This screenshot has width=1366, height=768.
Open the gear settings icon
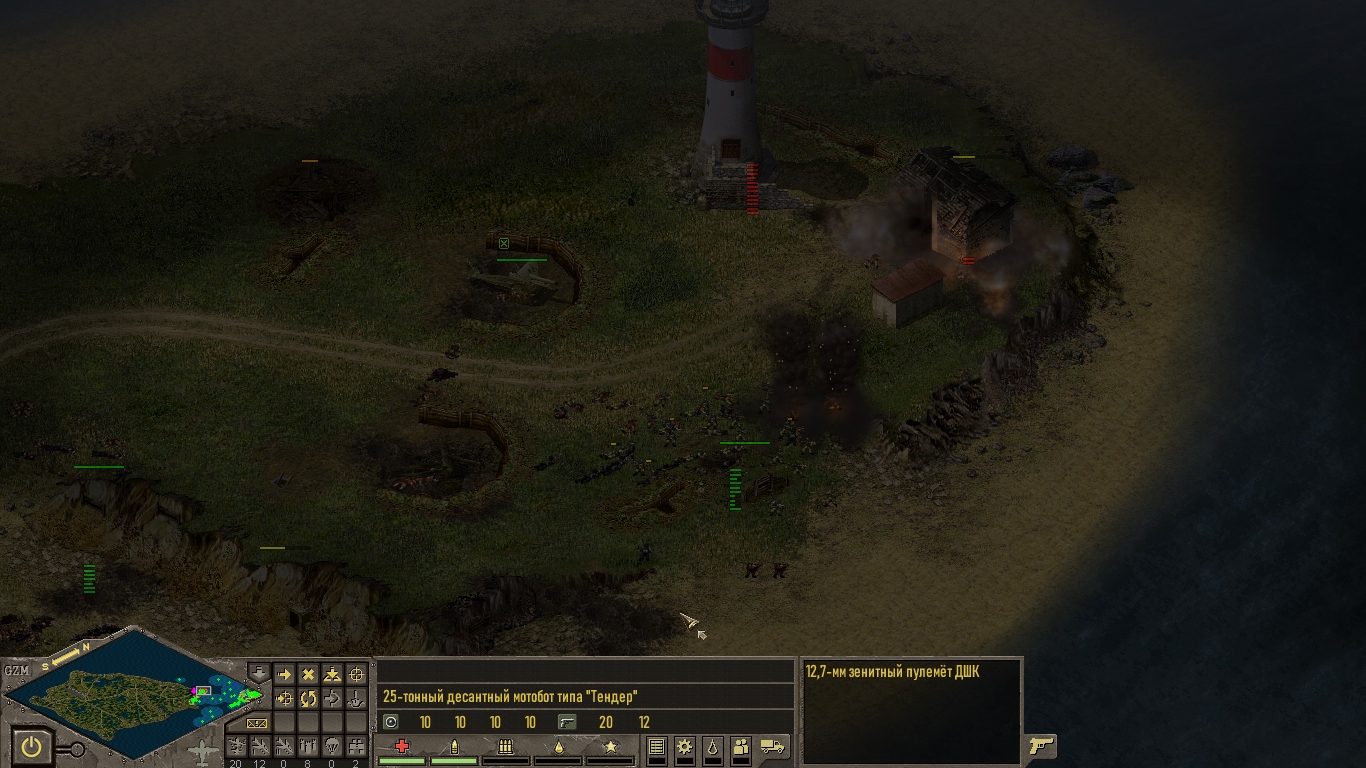(684, 746)
